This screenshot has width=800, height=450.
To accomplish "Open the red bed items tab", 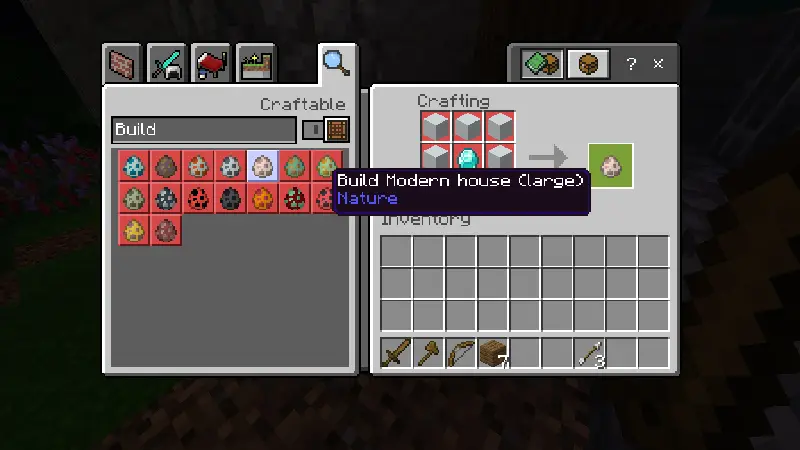I will [210, 65].
